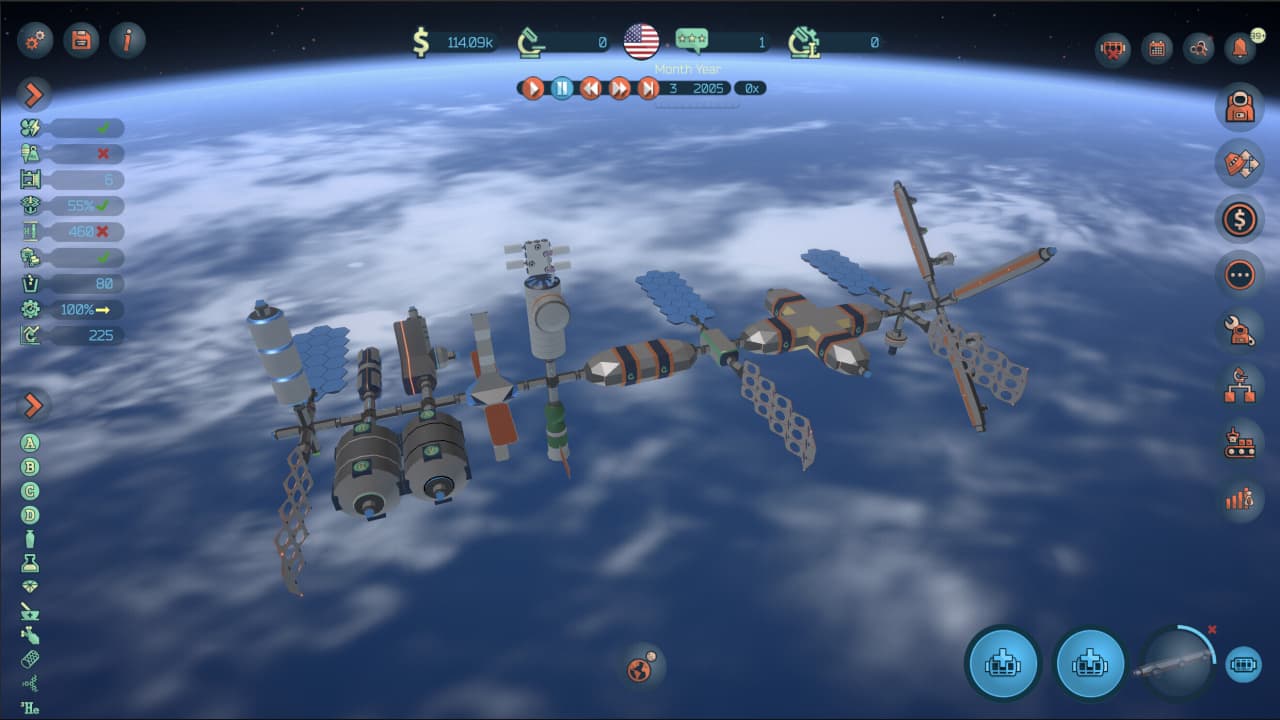Show notifications via the bell icon

click(1240, 48)
